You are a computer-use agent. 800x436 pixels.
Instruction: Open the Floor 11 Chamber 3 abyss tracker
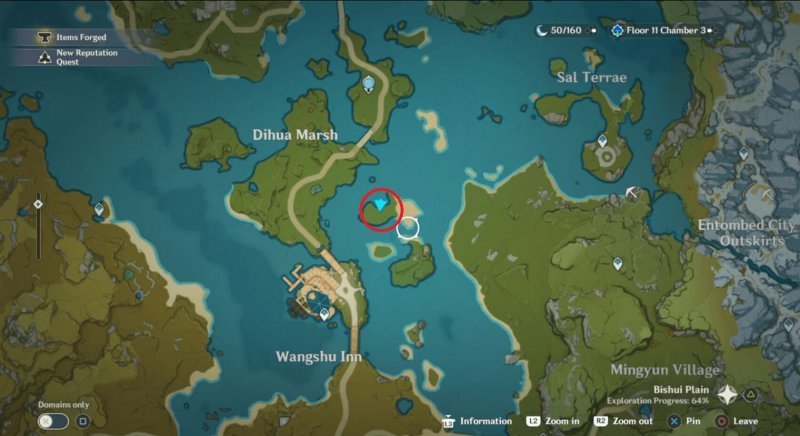click(x=662, y=31)
